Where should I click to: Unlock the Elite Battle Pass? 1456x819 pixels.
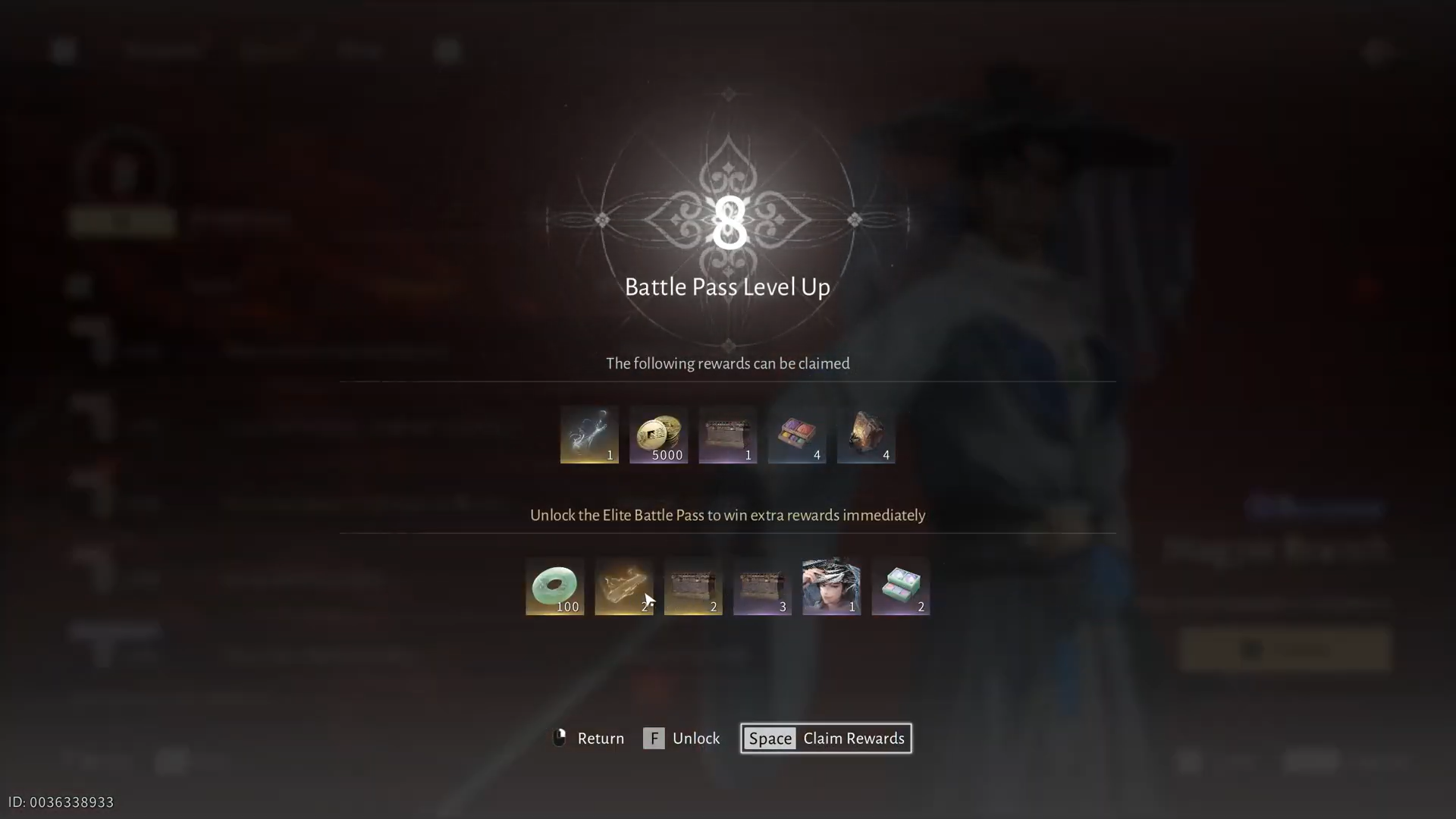click(x=682, y=738)
